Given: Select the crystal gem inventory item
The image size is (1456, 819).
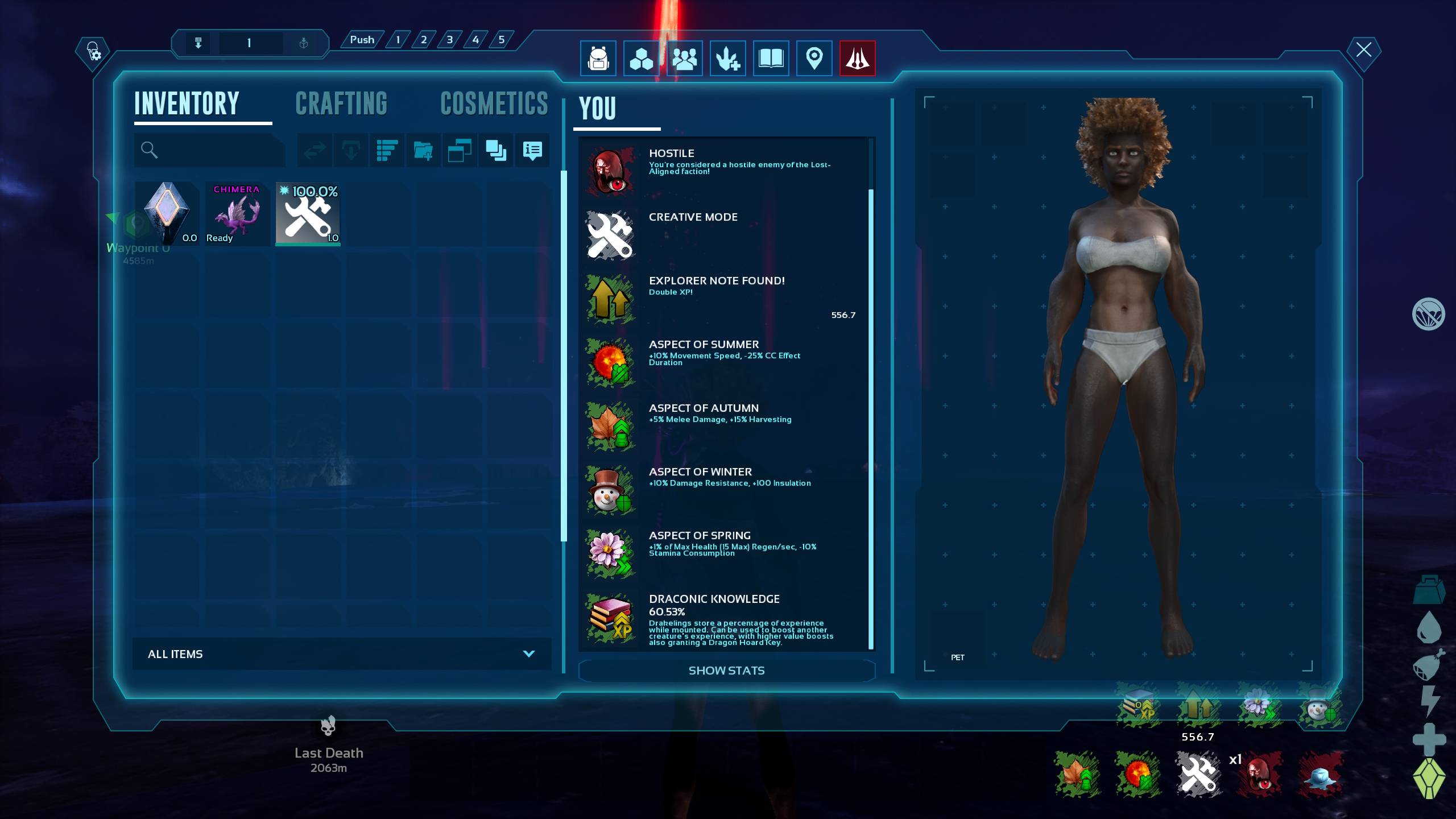Looking at the screenshot, I should click(x=167, y=214).
